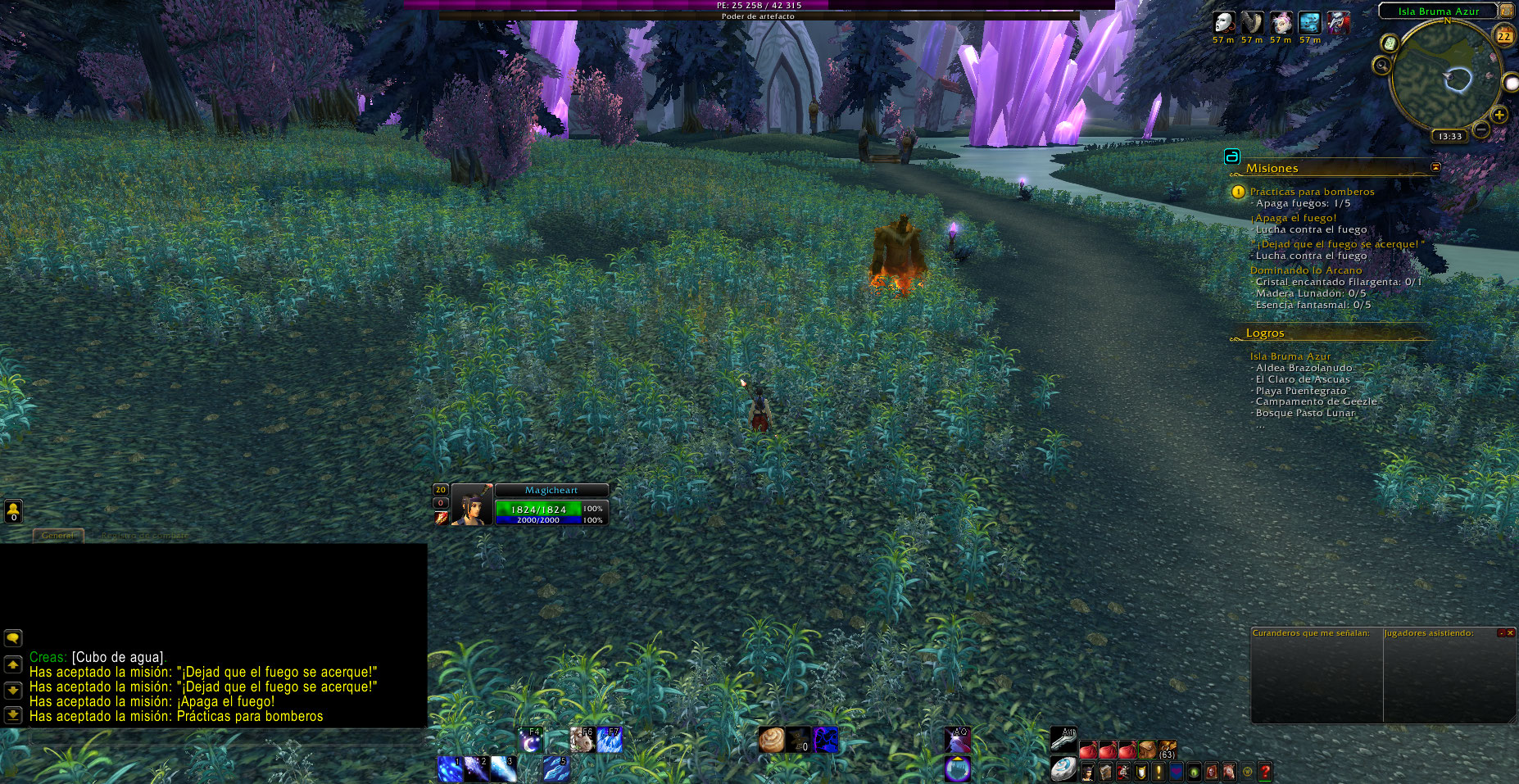Image resolution: width=1519 pixels, height=784 pixels.
Task: Open the mounts collection horse icon
Action: point(1229,772)
